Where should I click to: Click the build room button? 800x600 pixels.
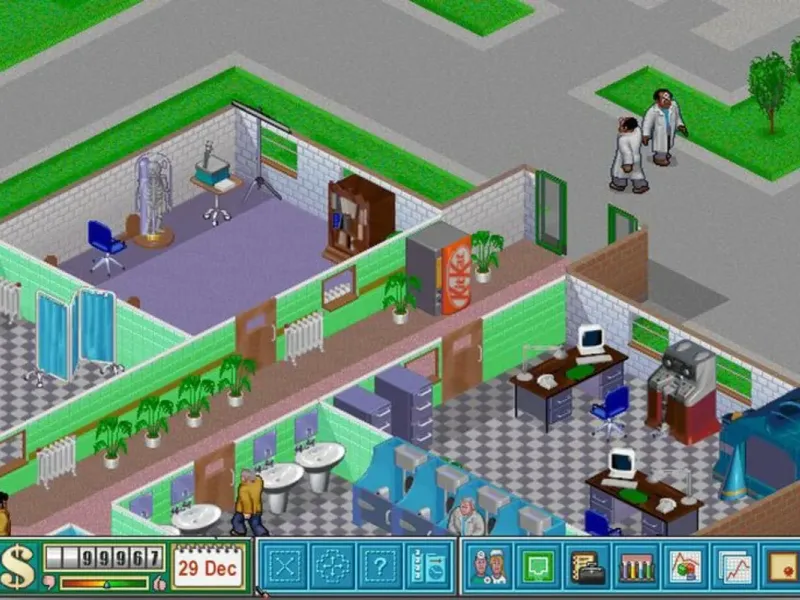pyautogui.click(x=285, y=567)
